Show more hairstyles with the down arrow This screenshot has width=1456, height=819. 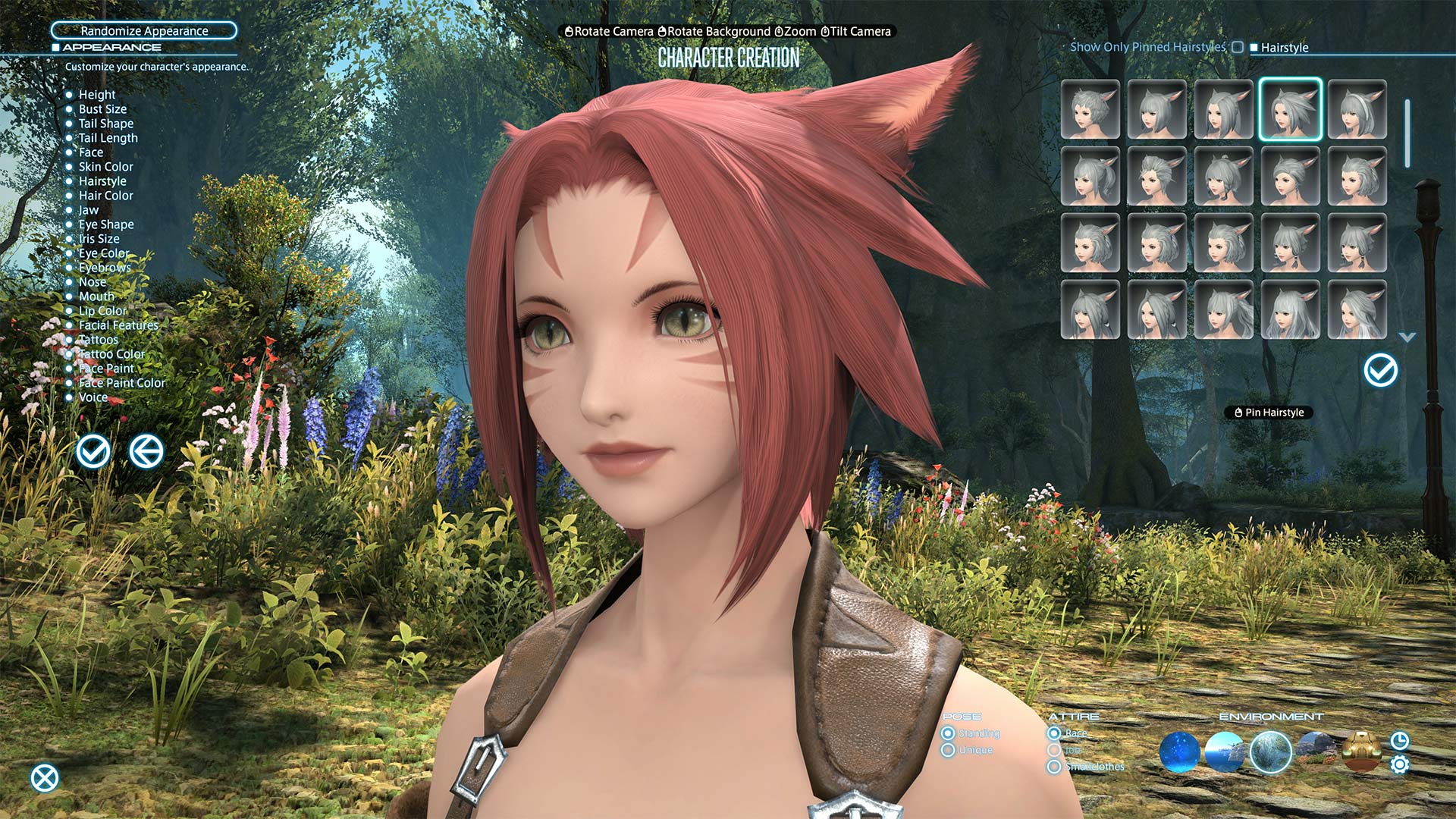tap(1407, 337)
